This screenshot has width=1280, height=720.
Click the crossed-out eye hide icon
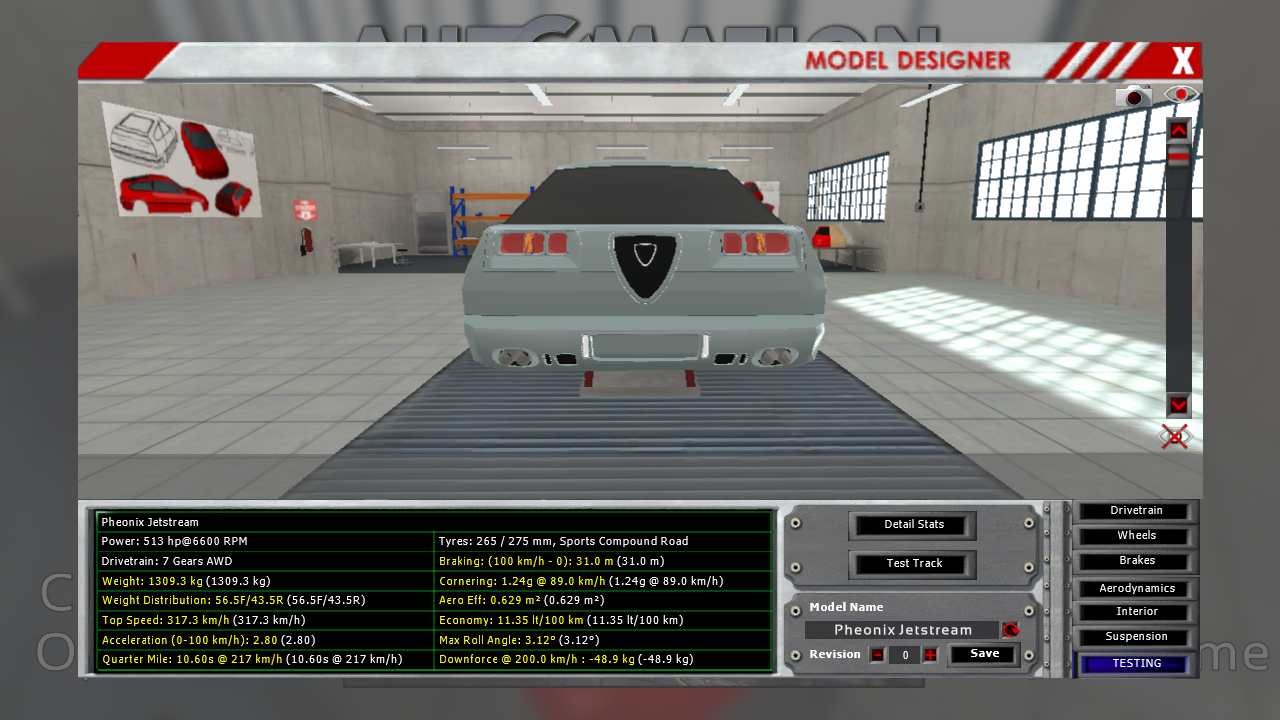(1175, 436)
